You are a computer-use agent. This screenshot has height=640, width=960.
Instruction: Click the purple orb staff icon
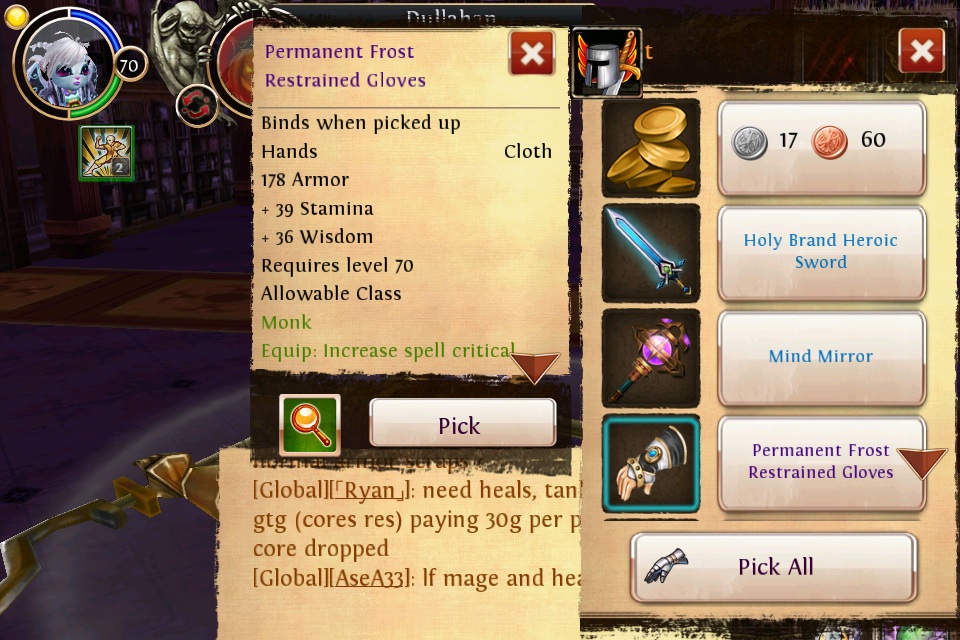pos(650,357)
